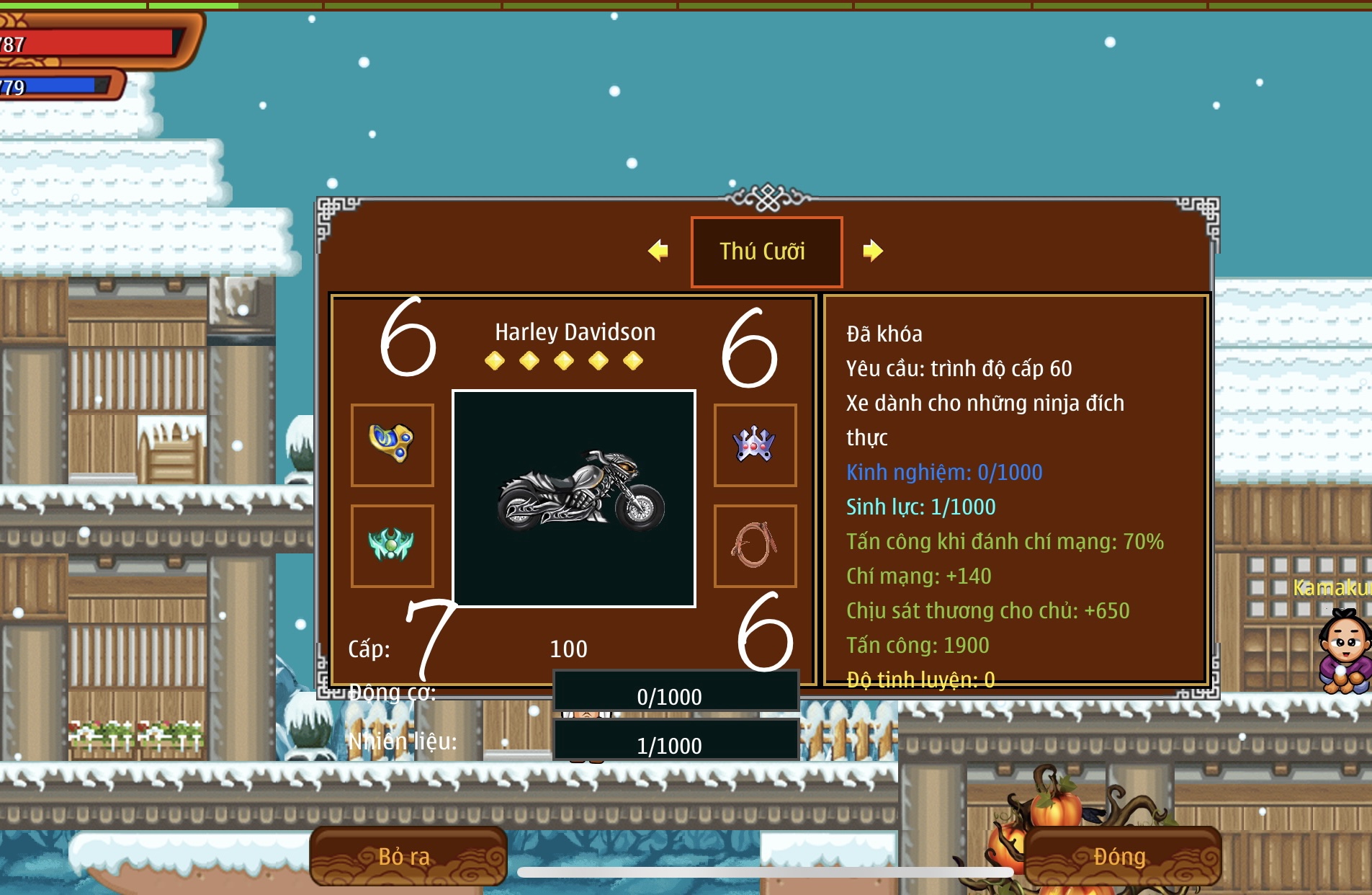Open the purple spiked crown slot

(x=755, y=445)
